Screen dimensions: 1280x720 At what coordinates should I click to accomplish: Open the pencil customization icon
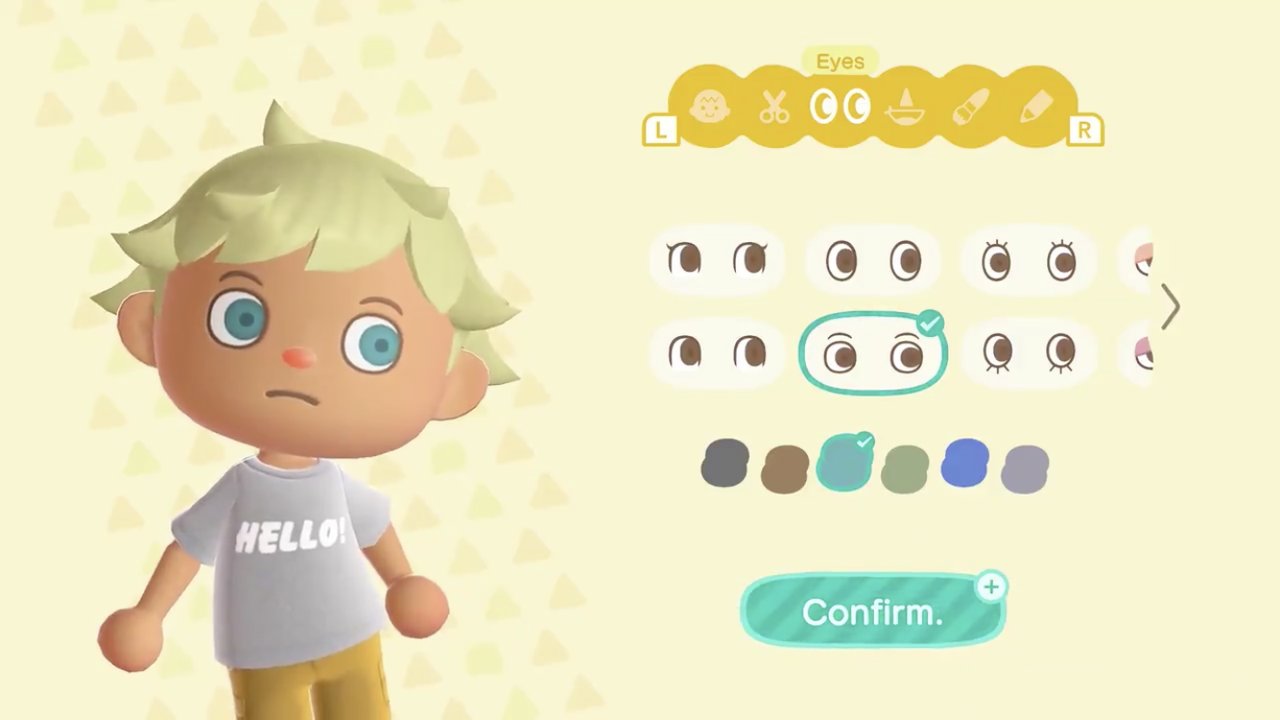click(1037, 107)
